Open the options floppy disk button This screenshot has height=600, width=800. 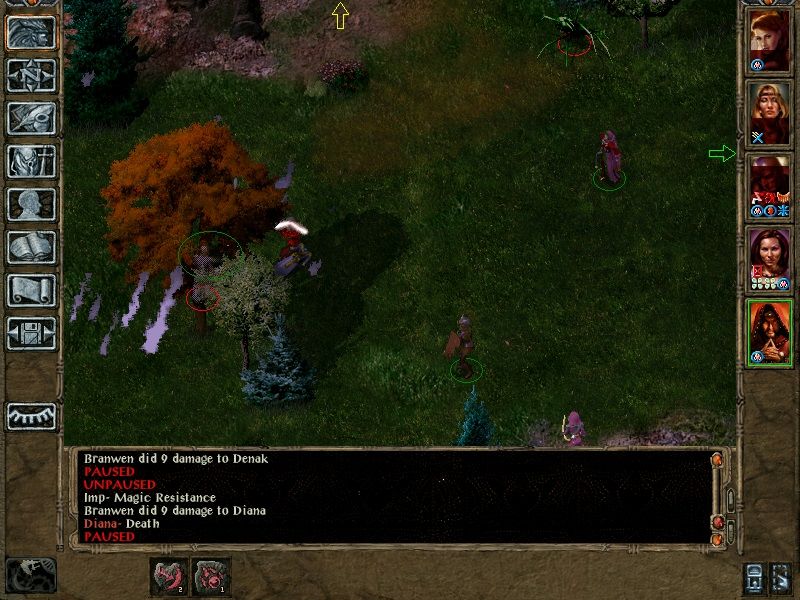pos(32,333)
